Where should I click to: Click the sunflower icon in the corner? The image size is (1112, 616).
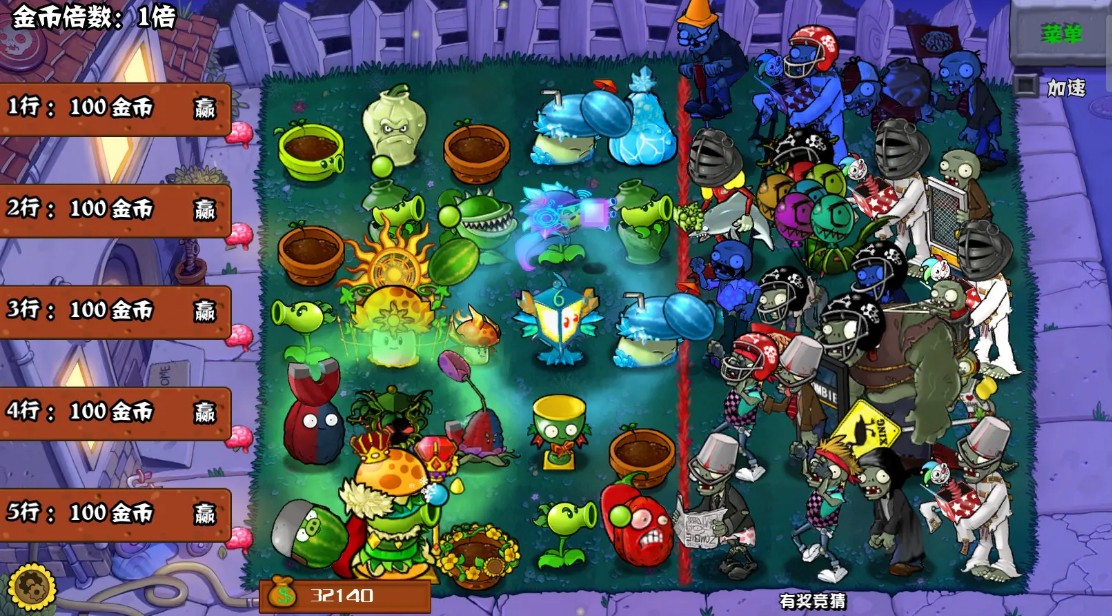coord(29,588)
